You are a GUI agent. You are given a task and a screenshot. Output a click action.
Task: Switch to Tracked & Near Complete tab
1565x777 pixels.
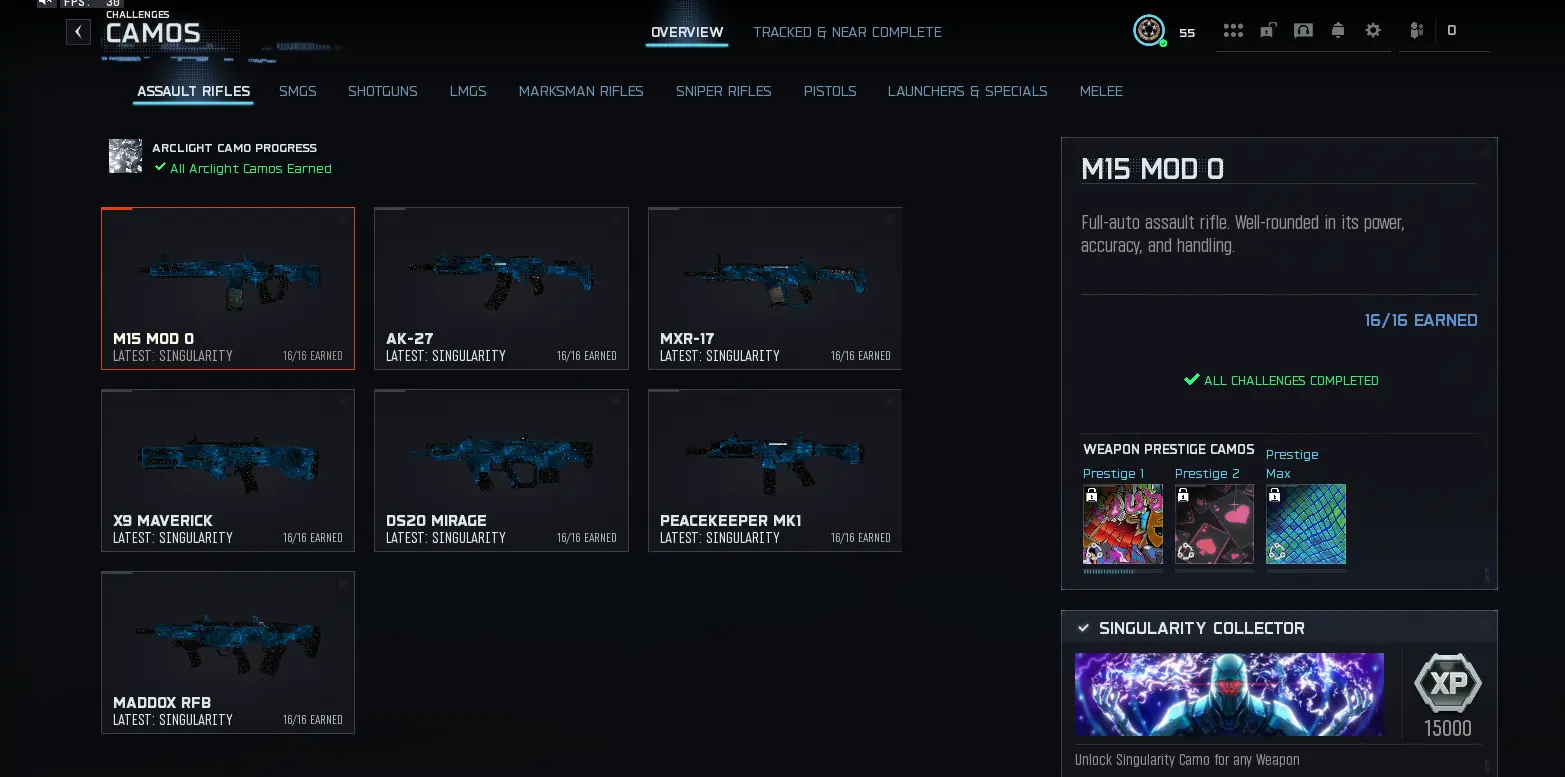click(x=847, y=32)
